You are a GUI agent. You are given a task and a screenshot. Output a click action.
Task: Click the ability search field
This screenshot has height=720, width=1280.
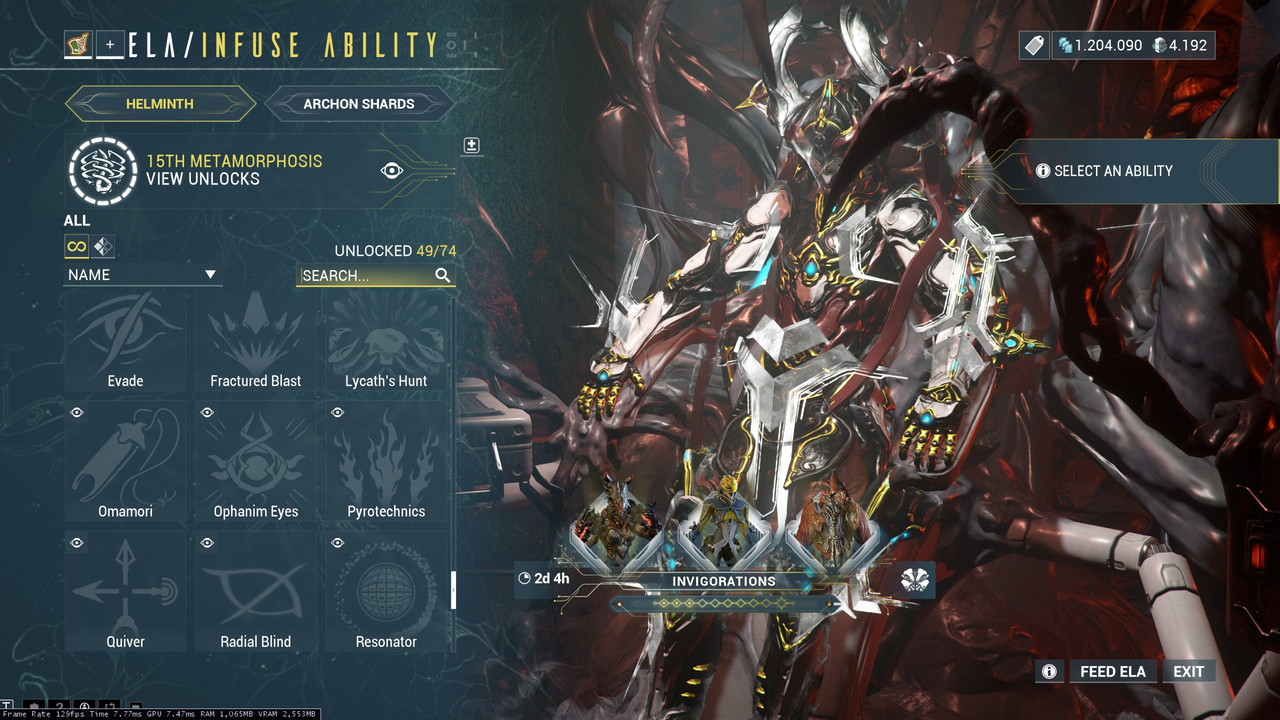[366, 275]
